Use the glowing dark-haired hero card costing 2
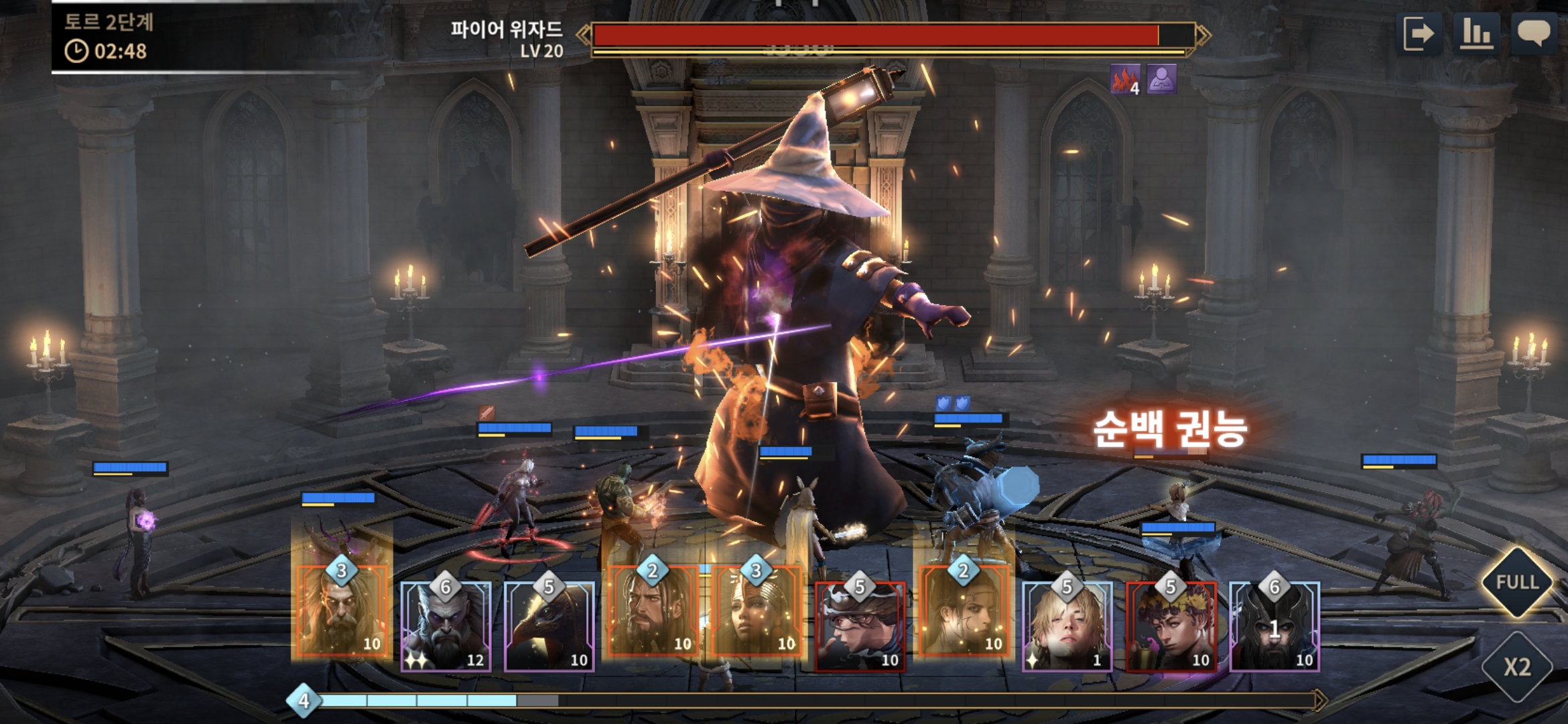The width and height of the screenshot is (1568, 724). tap(964, 611)
